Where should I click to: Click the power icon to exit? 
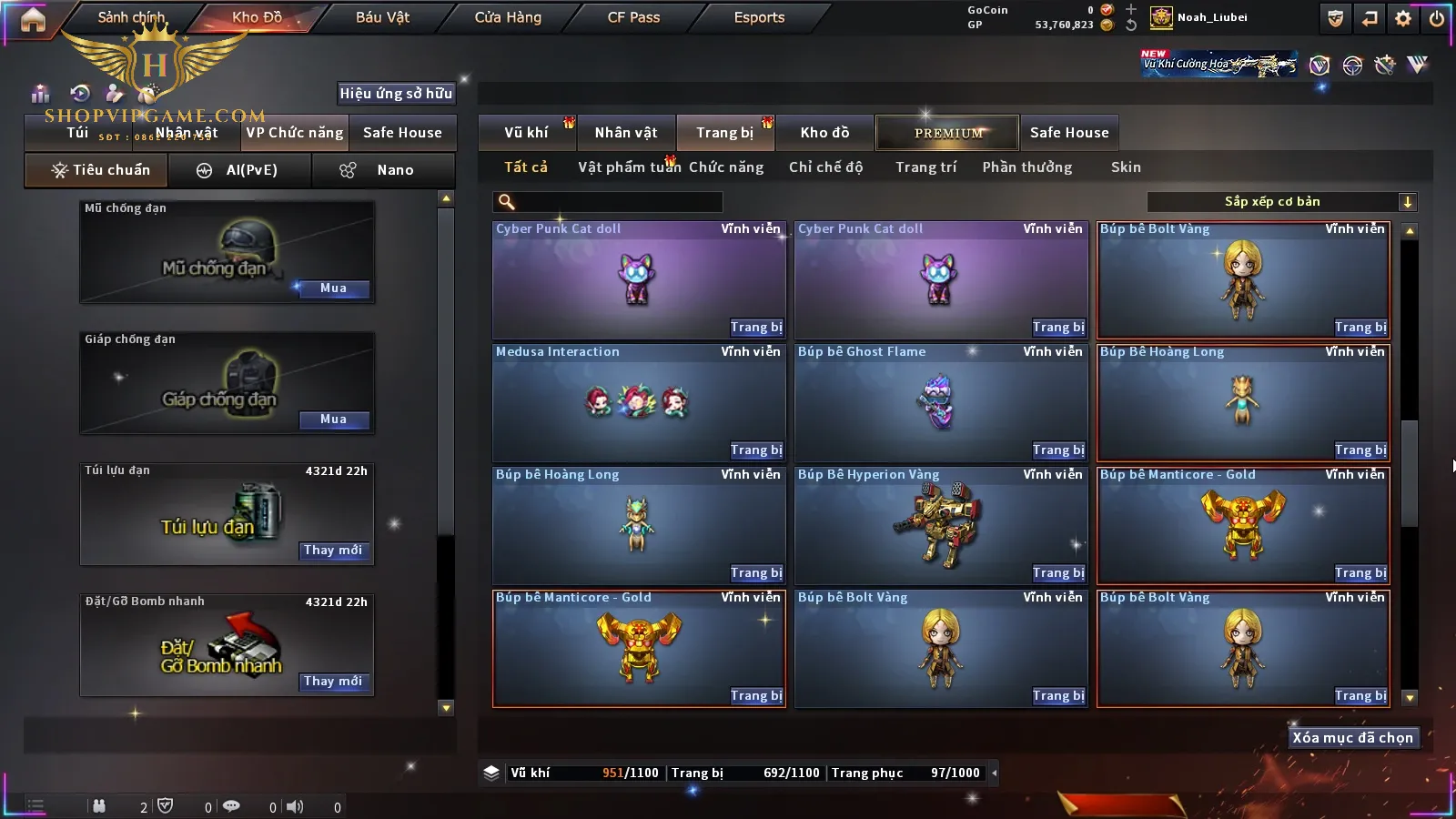[1437, 18]
